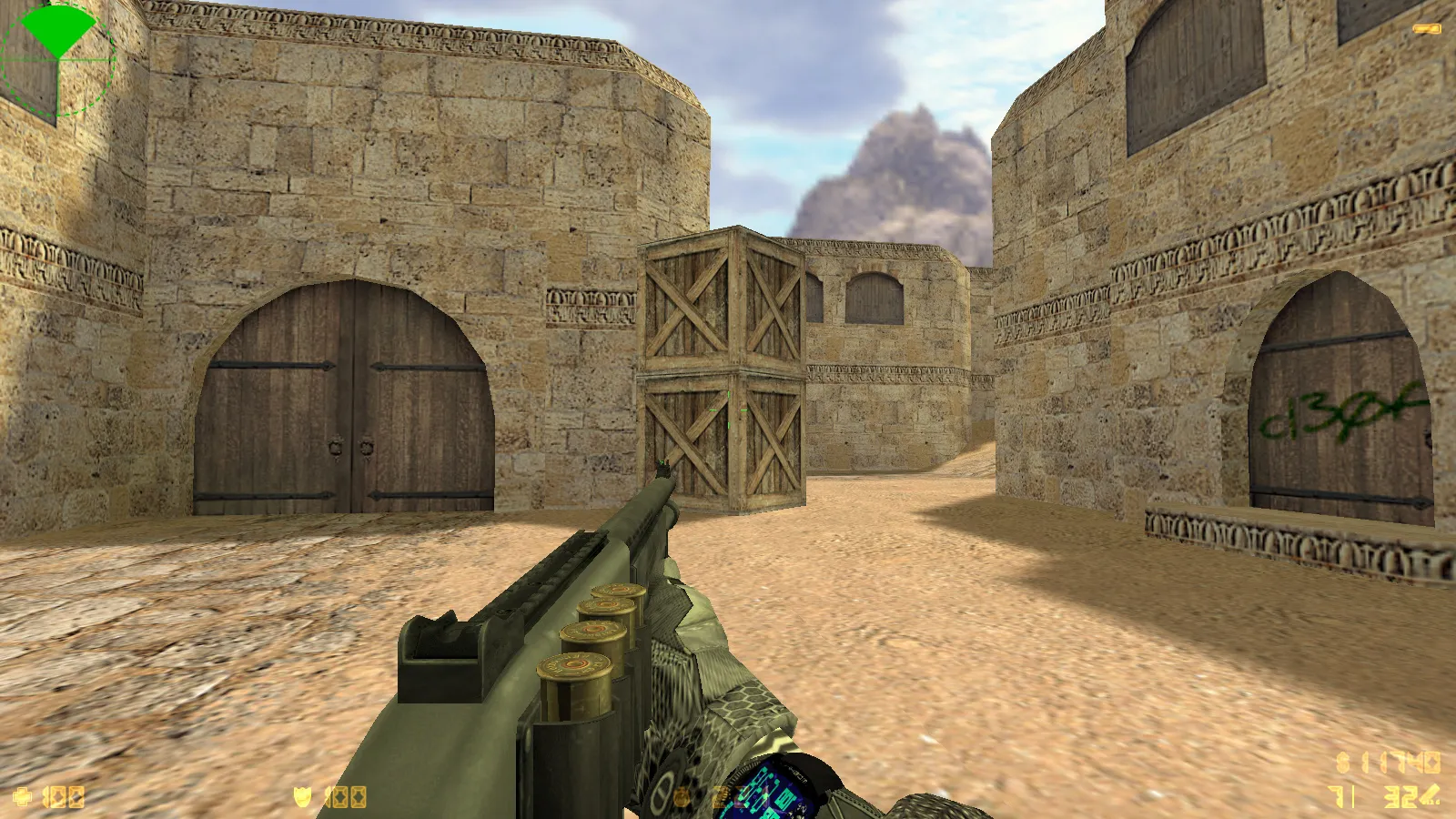The width and height of the screenshot is (1456, 819).
Task: Click the kevlar armor shield icon
Action: pos(303,797)
